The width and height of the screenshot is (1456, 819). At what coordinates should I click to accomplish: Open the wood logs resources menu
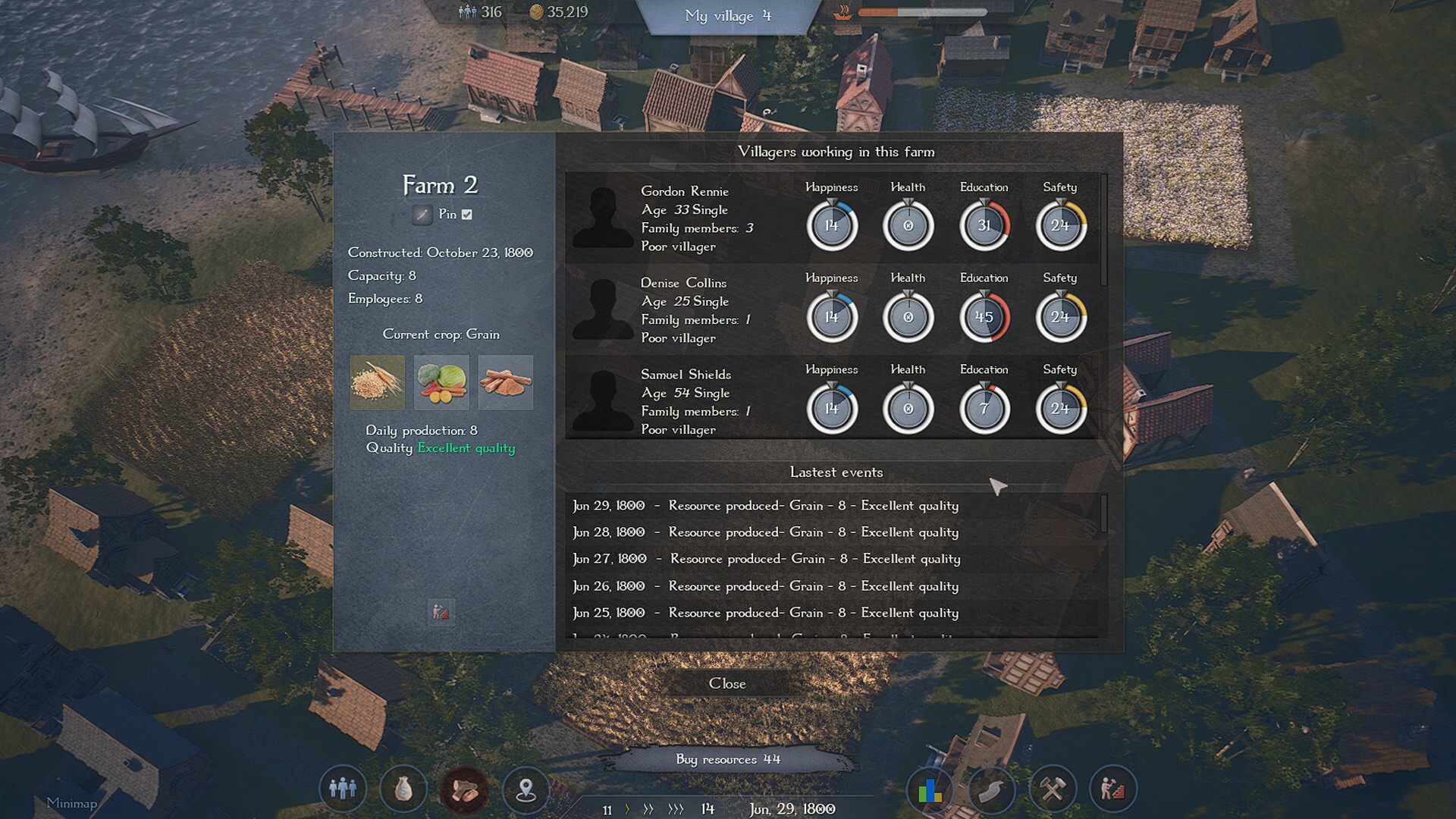(x=465, y=789)
